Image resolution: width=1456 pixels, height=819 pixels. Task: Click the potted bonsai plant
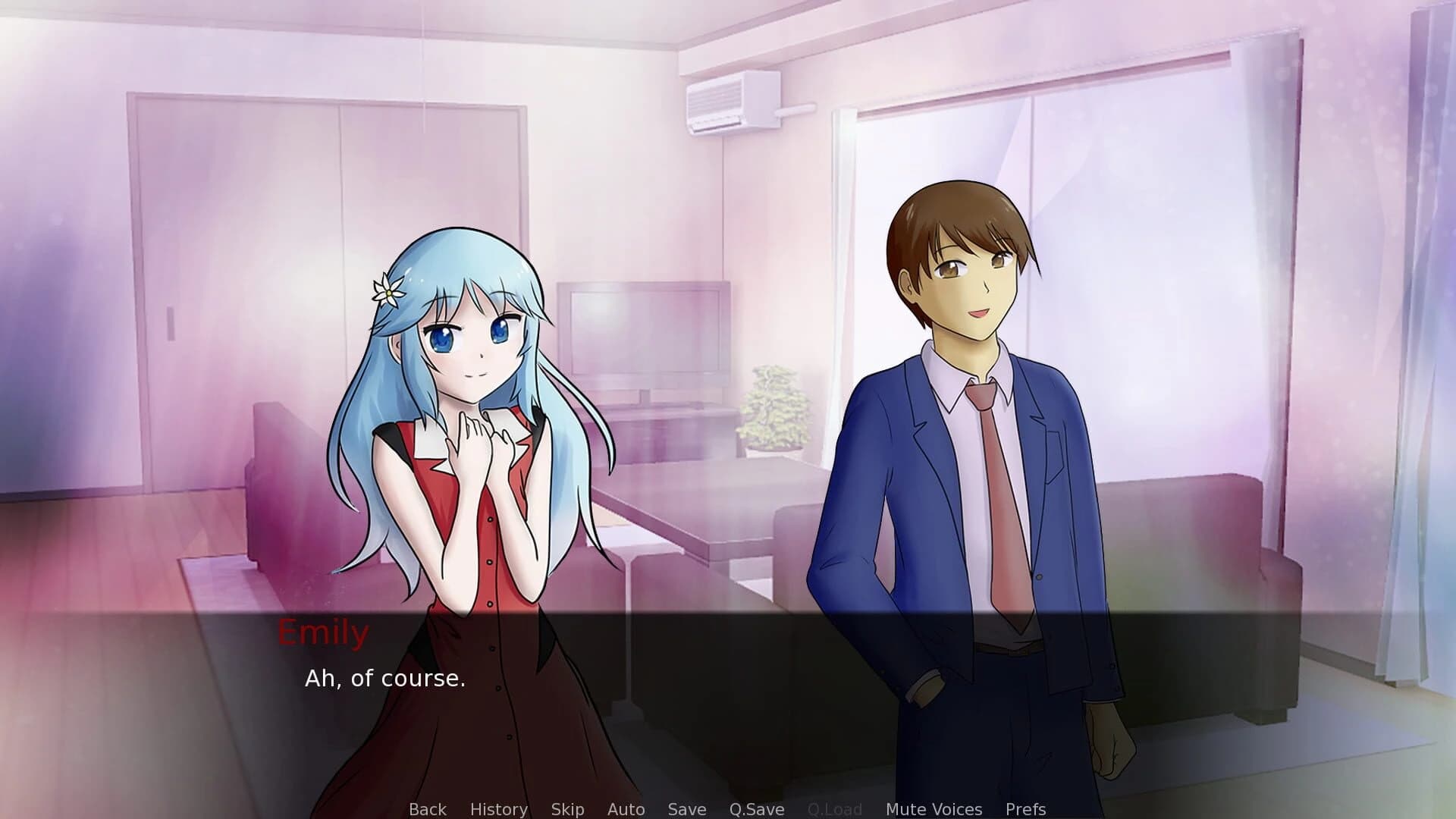coord(773,409)
